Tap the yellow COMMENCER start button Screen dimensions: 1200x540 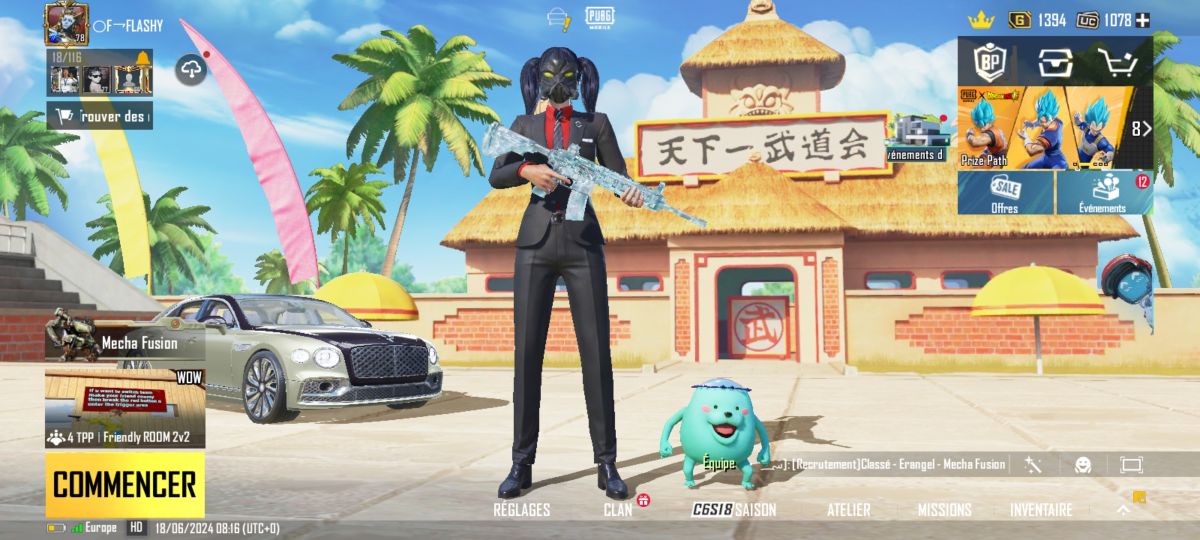(x=124, y=485)
